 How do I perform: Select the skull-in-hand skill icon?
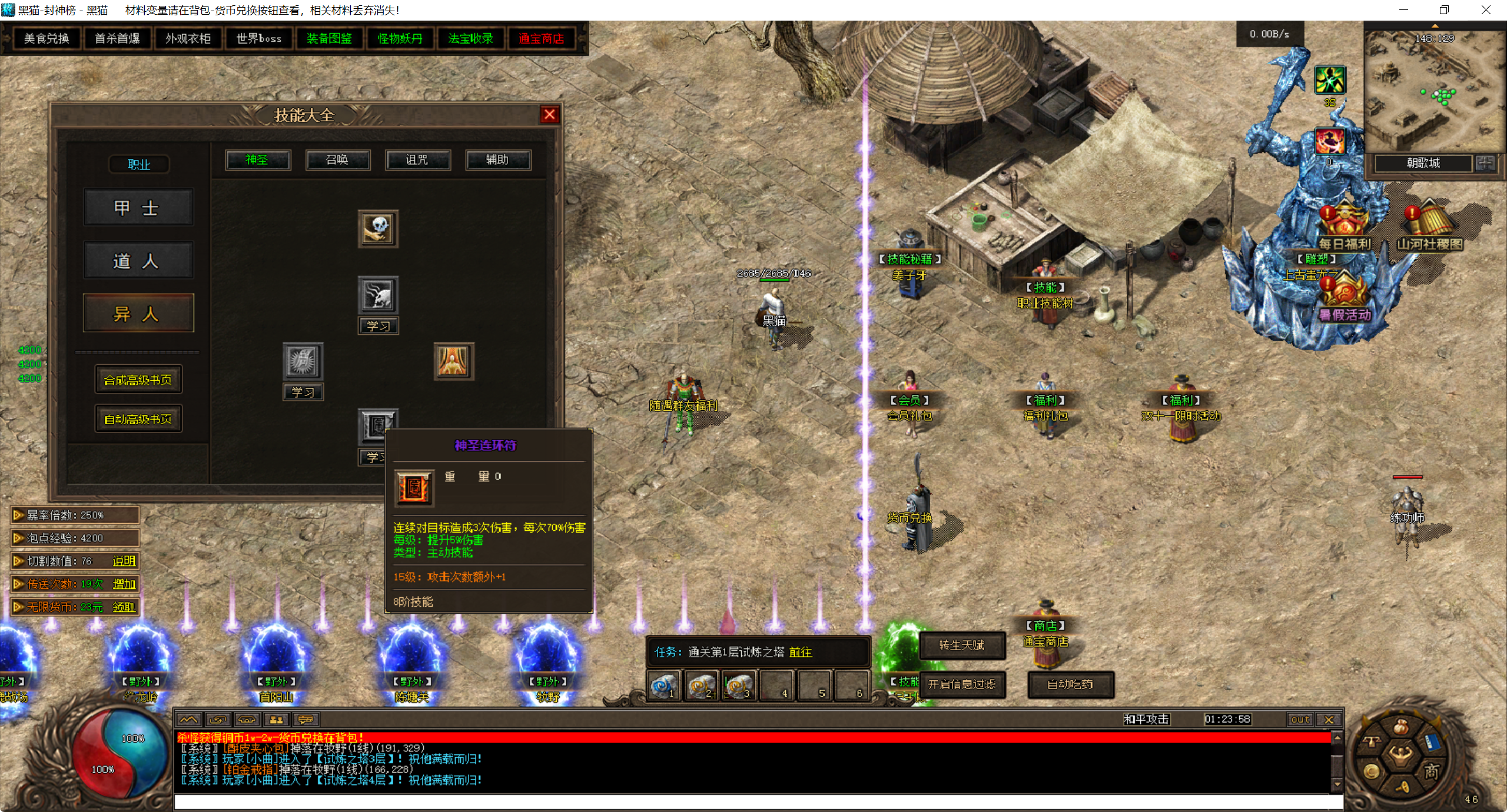[378, 229]
